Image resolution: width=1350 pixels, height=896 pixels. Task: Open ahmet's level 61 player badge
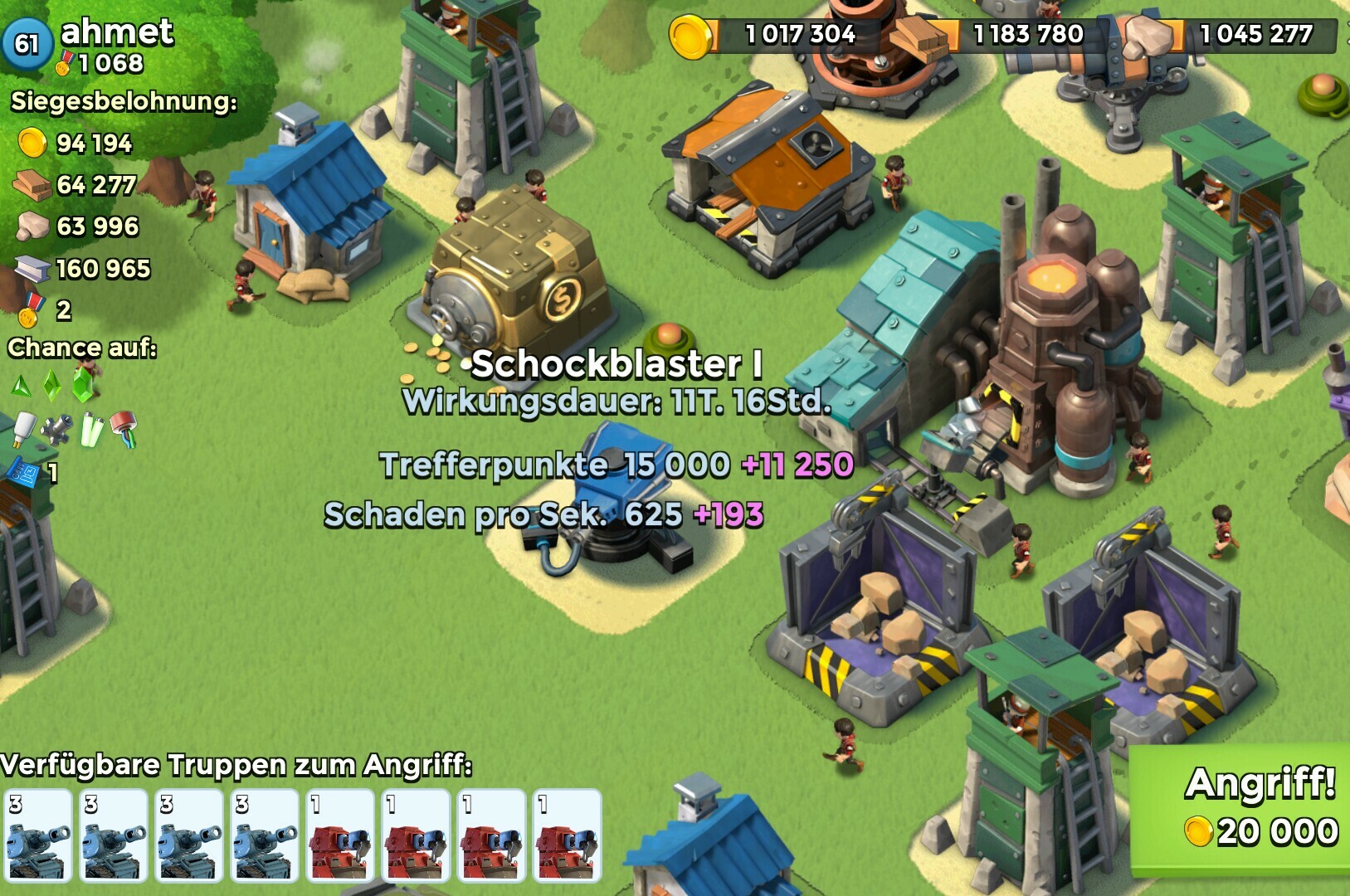pos(27,42)
